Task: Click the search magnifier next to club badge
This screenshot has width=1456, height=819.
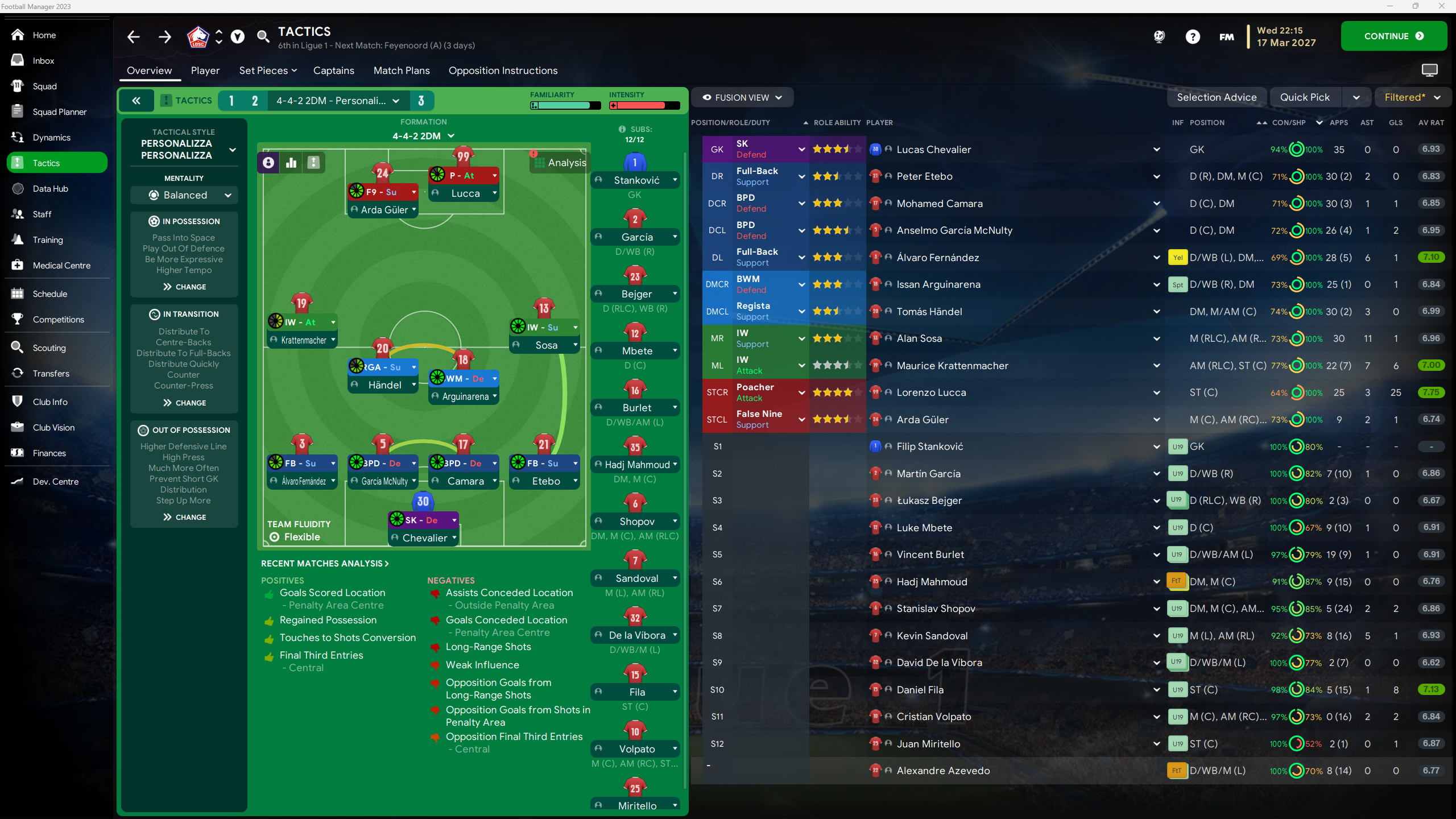Action: click(x=263, y=36)
